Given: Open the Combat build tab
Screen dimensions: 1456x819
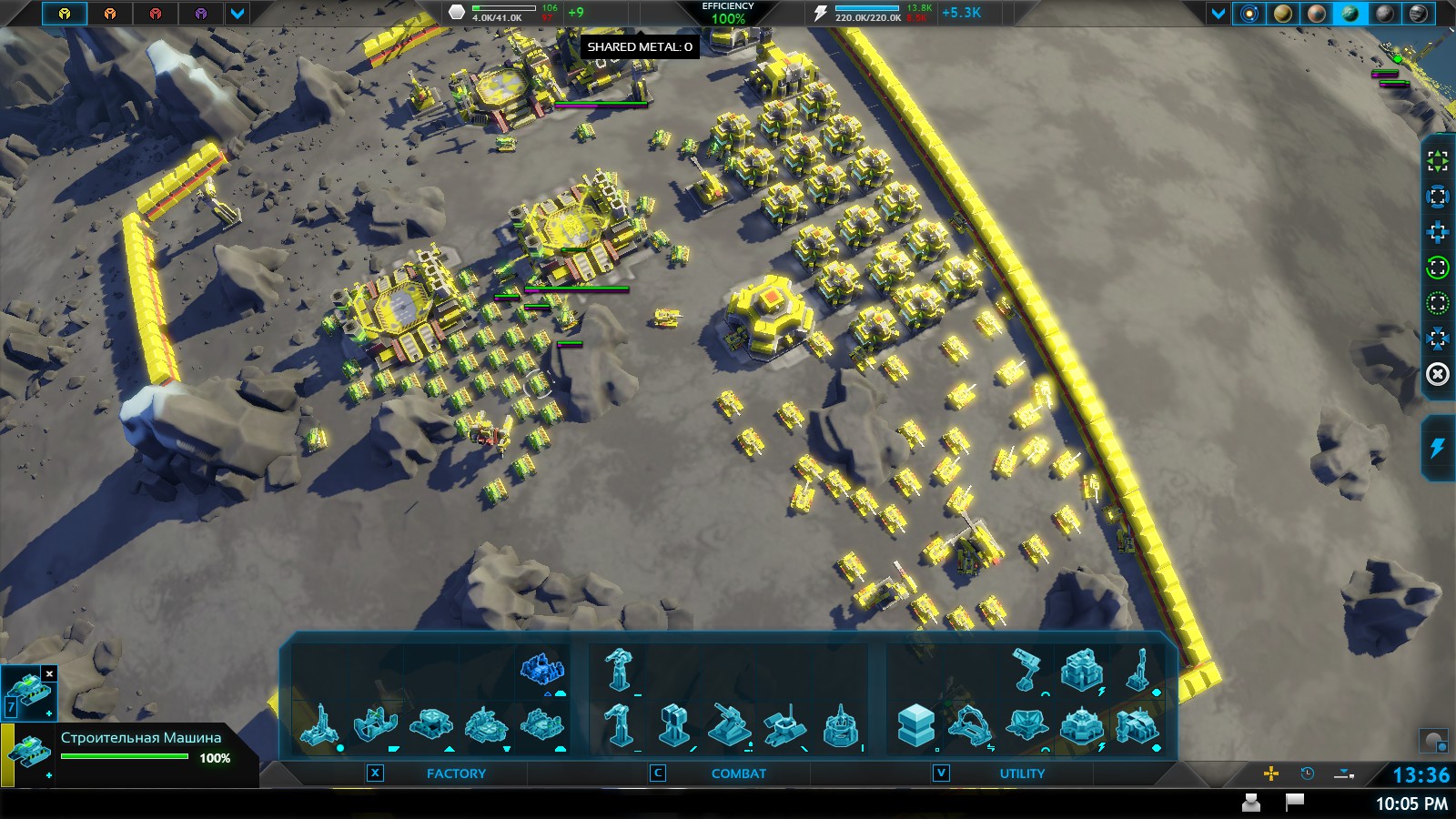Looking at the screenshot, I should [x=738, y=773].
